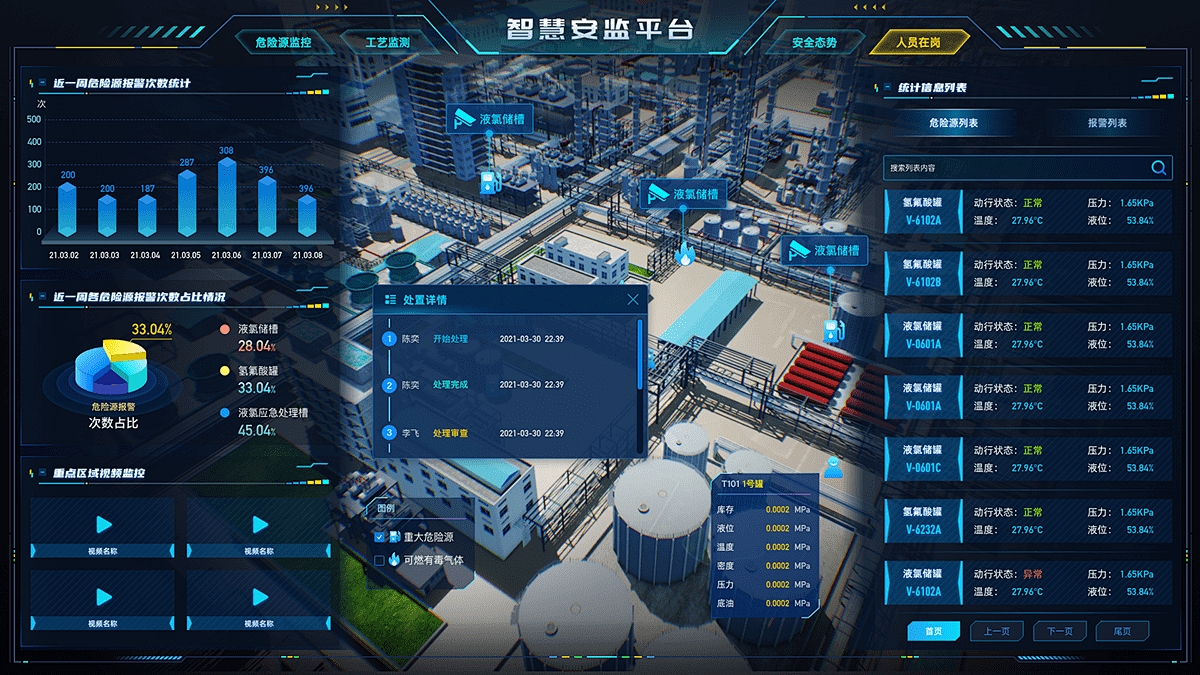Viewport: 1200px width, 675px height.
Task: Select the V-6102B 氢氟酸罐 row
Action: pyautogui.click(x=1027, y=273)
